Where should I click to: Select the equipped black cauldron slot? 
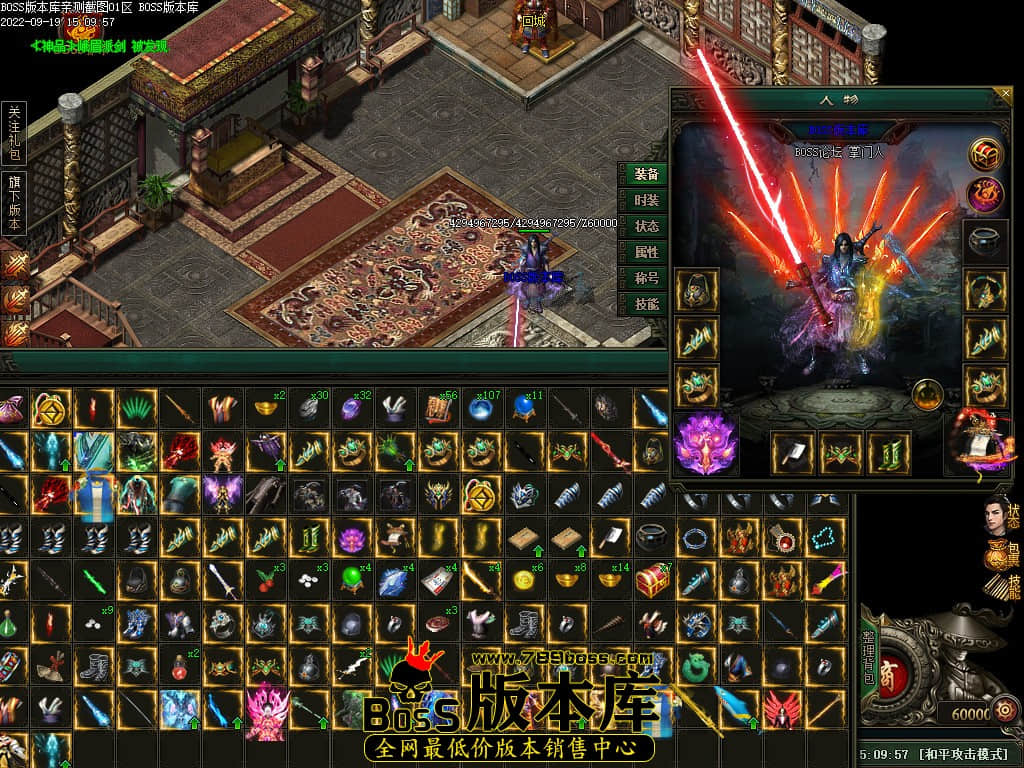pos(986,242)
